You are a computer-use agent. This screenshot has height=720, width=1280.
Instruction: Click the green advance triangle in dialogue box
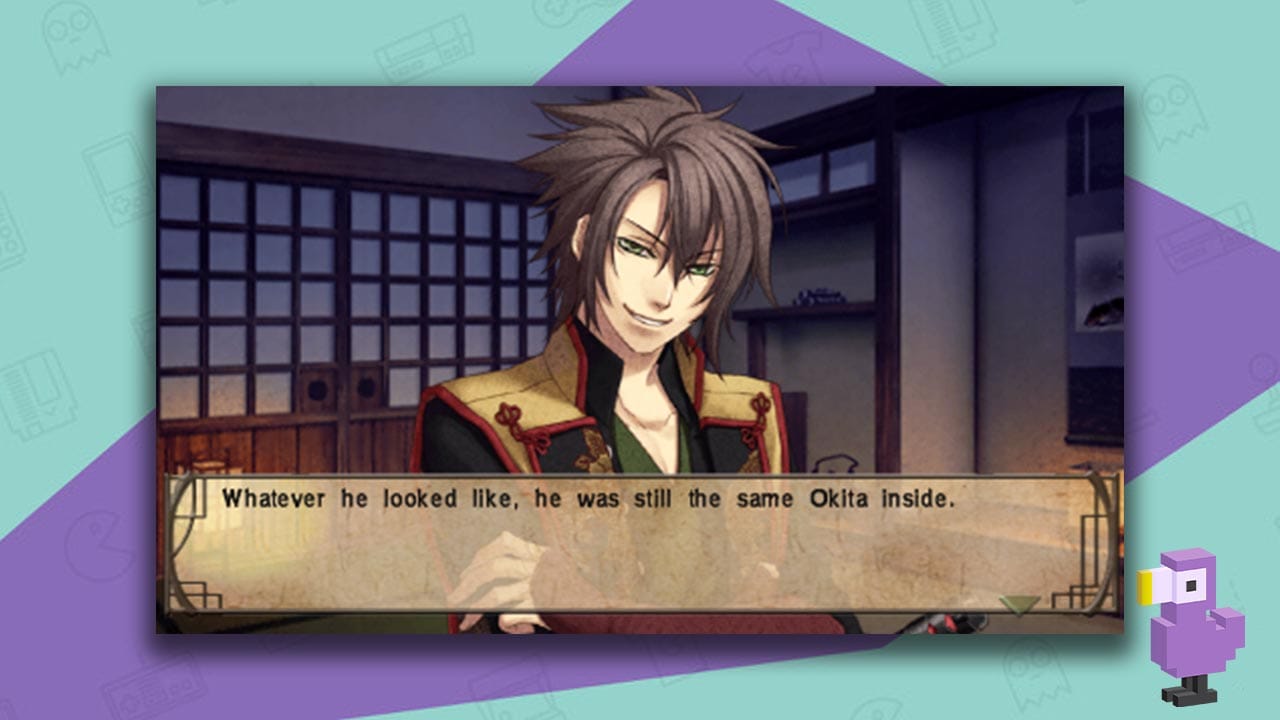(x=1018, y=601)
